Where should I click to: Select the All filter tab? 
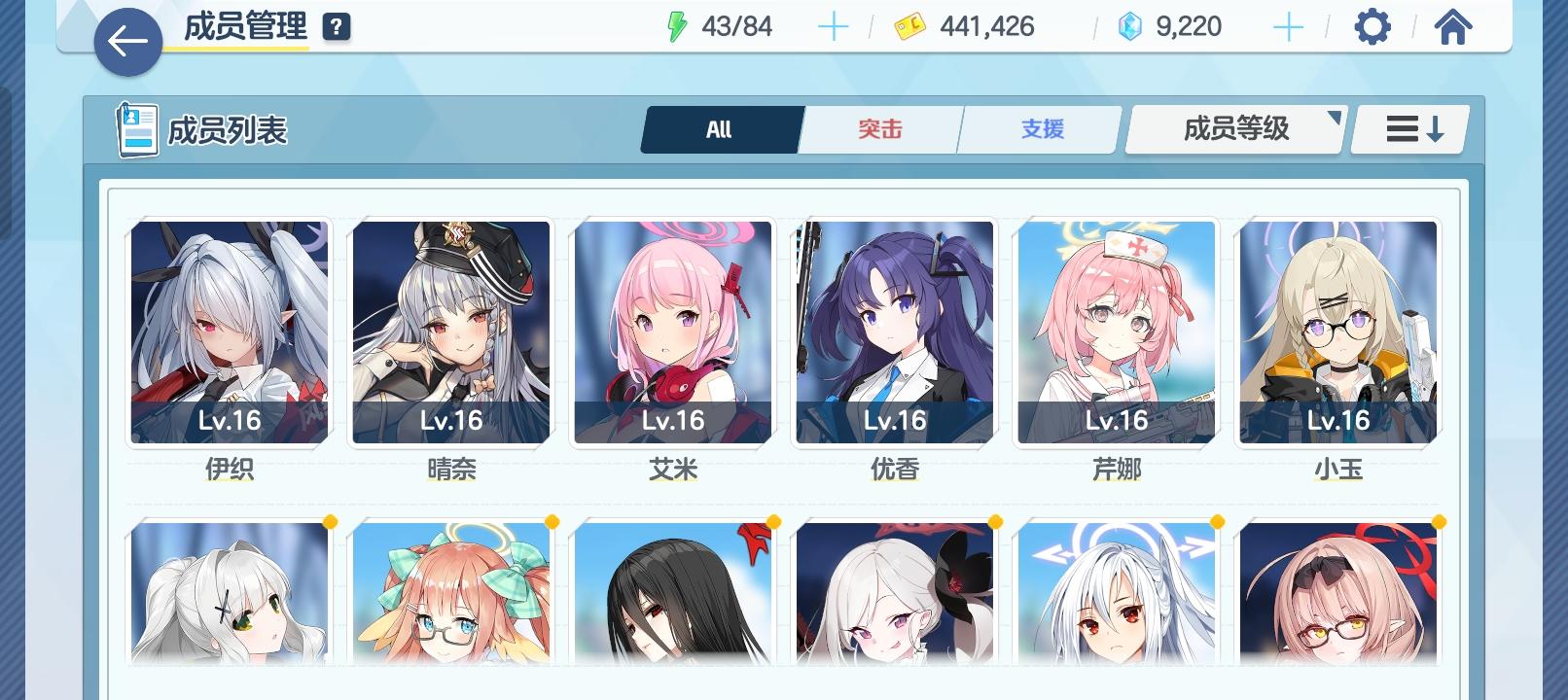pos(720,128)
